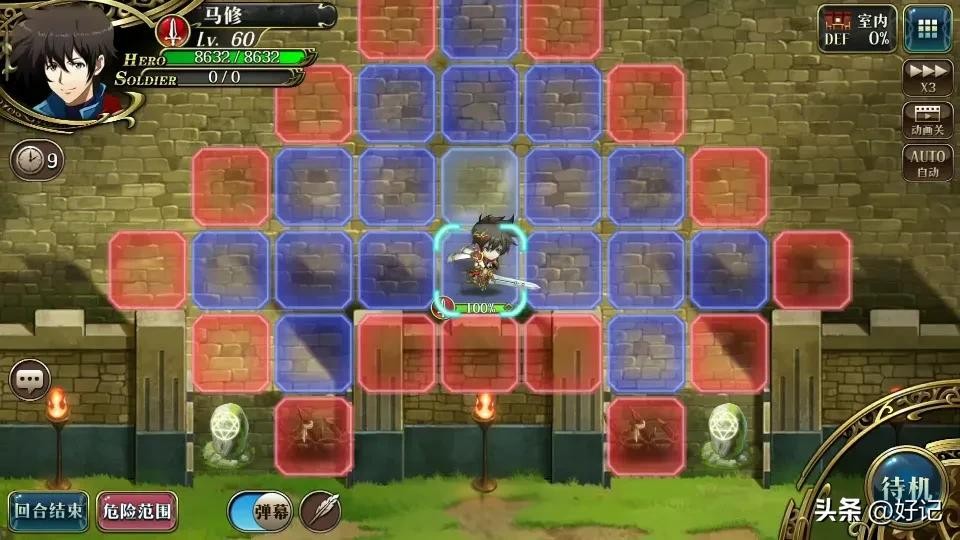Check the 室内 DEF terrain info panel
Image resolution: width=960 pixels, height=540 pixels.
856,28
